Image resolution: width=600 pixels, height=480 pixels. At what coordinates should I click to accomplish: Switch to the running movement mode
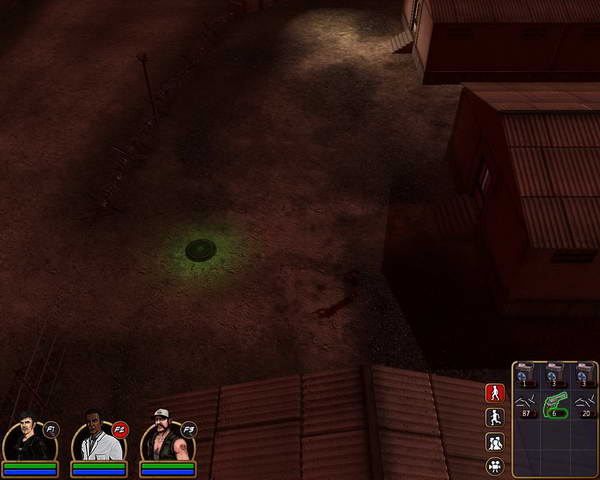(x=494, y=417)
